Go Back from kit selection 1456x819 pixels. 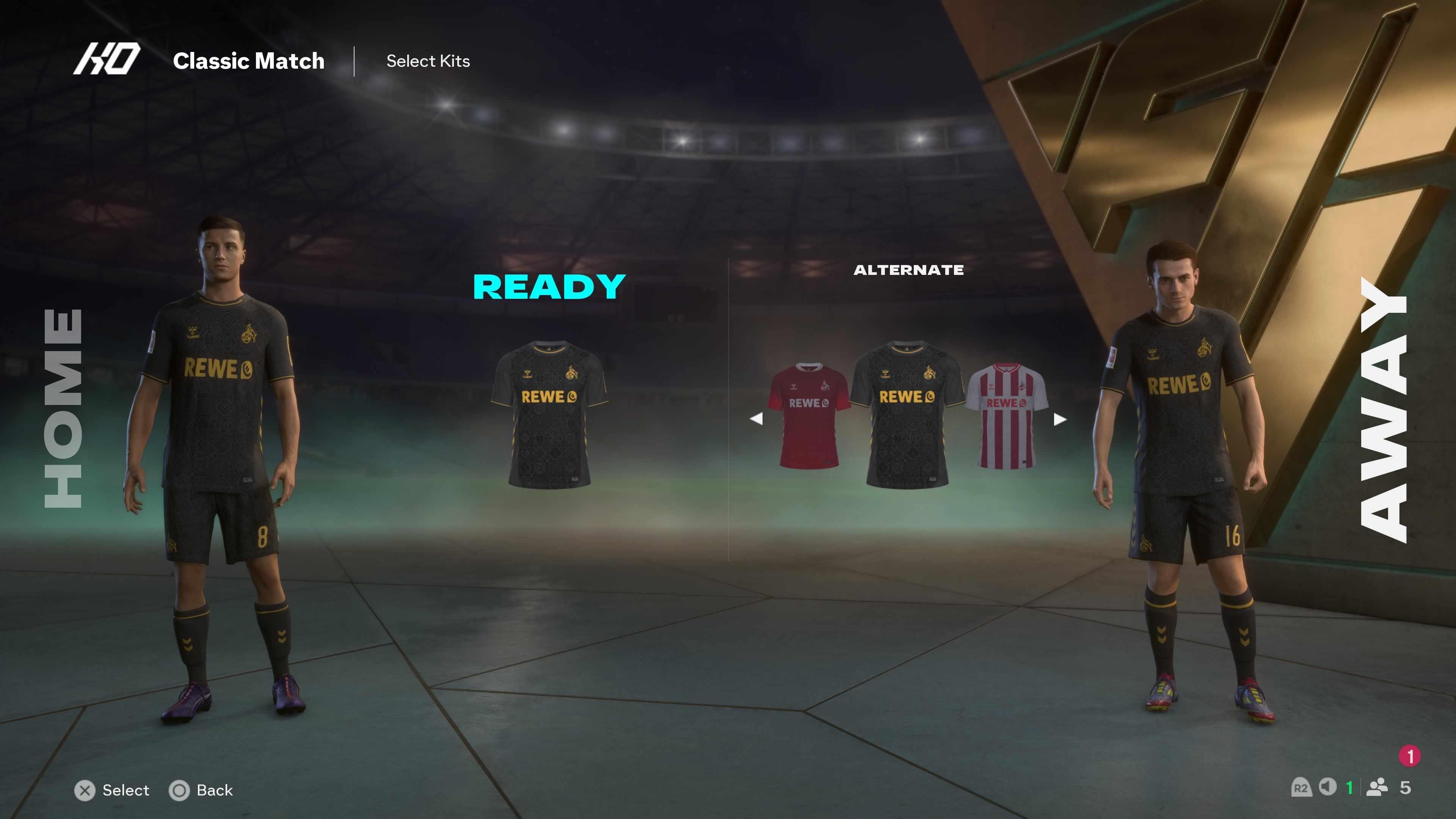(x=201, y=790)
